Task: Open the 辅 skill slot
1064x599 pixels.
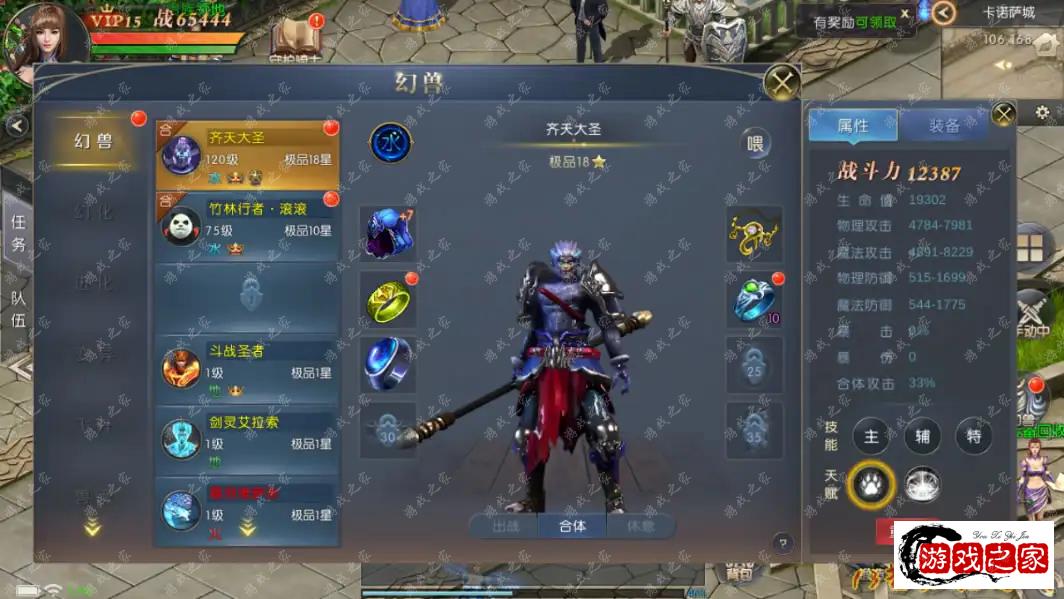Action: (x=922, y=436)
